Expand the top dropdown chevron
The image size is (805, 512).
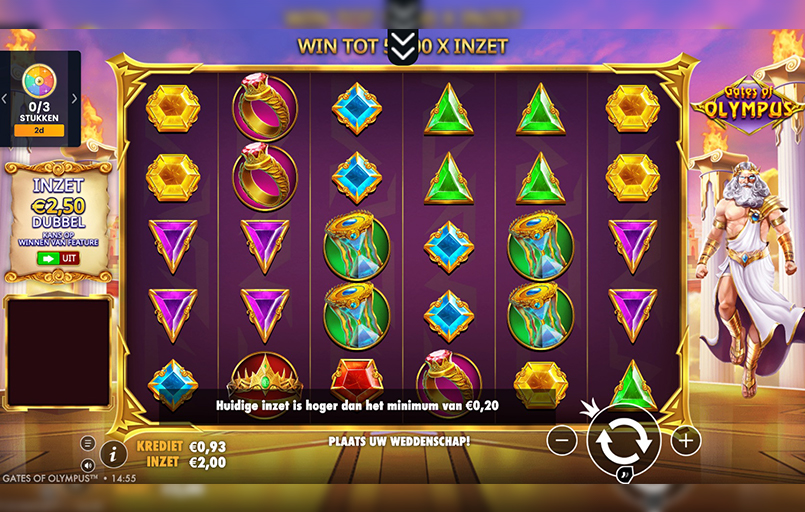click(x=401, y=46)
